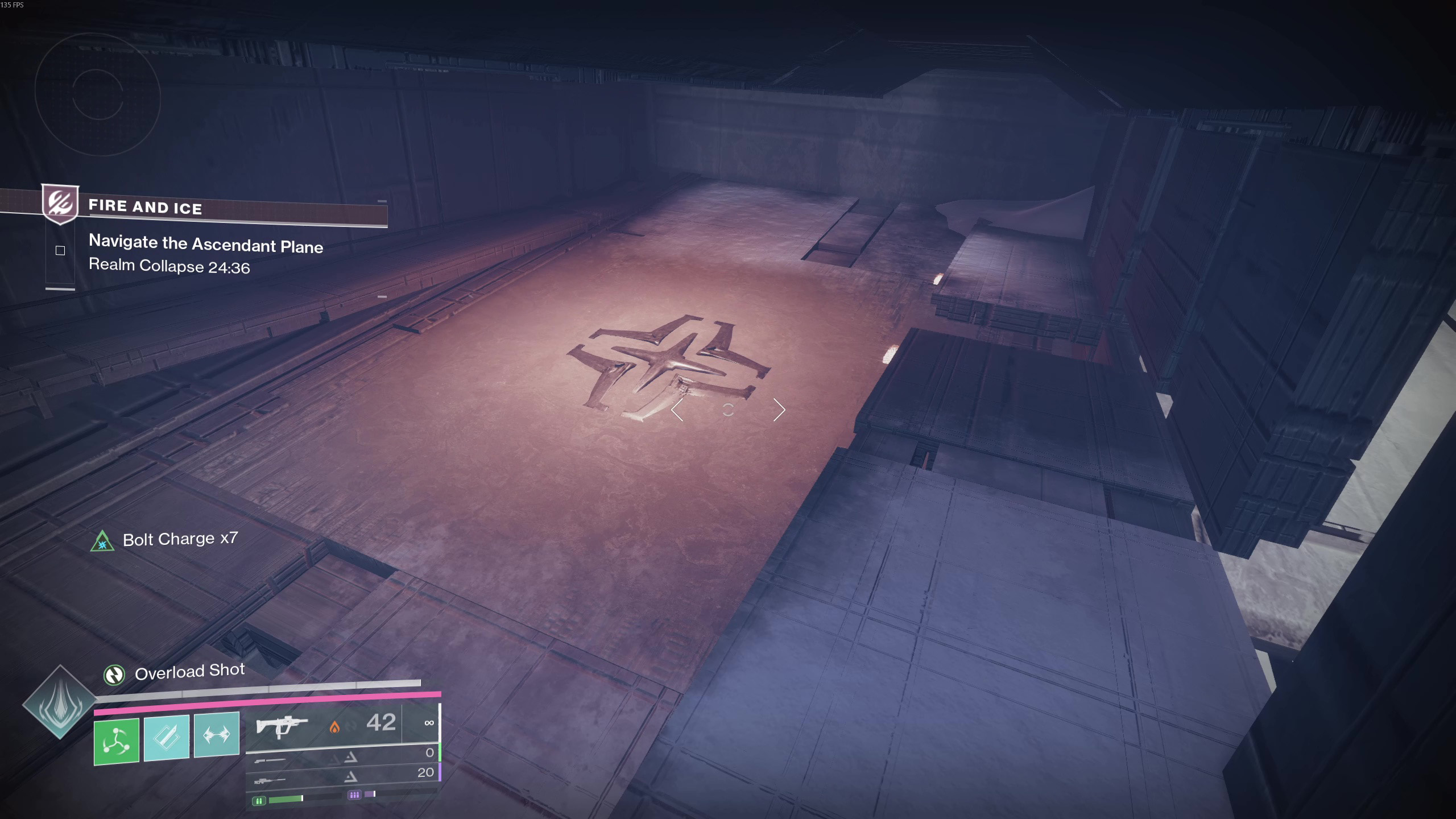Viewport: 1456px width, 819px height.
Task: Click the Bolt Charge buff icon
Action: click(102, 541)
